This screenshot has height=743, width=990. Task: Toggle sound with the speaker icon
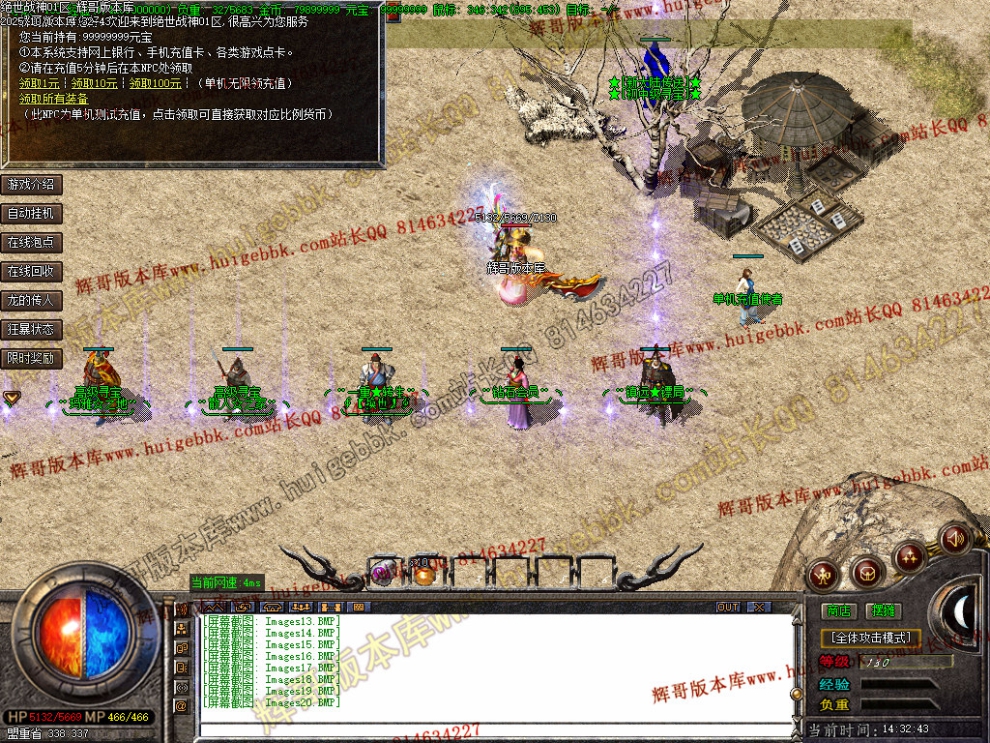pyautogui.click(x=954, y=539)
